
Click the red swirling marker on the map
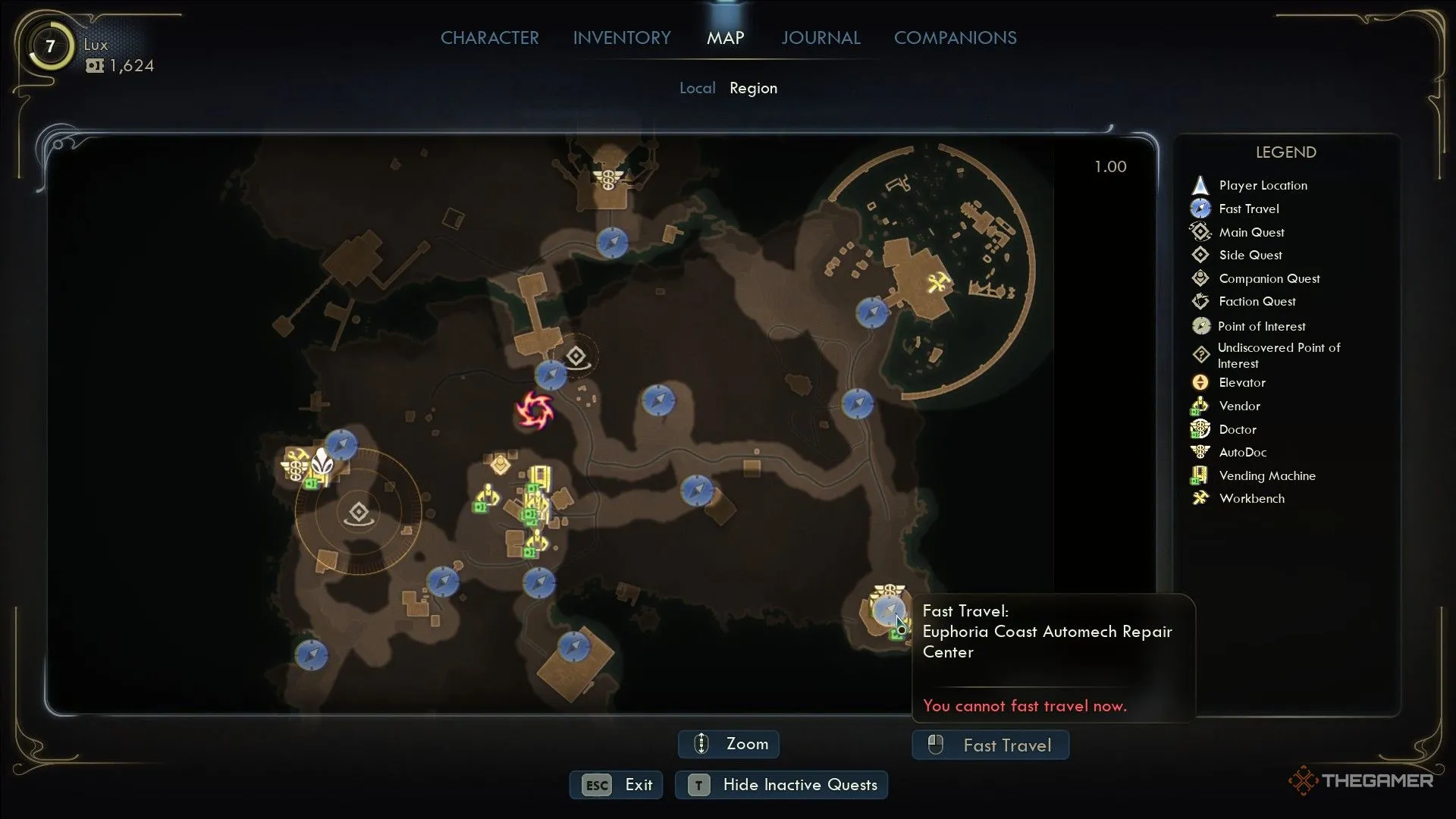[x=535, y=410]
